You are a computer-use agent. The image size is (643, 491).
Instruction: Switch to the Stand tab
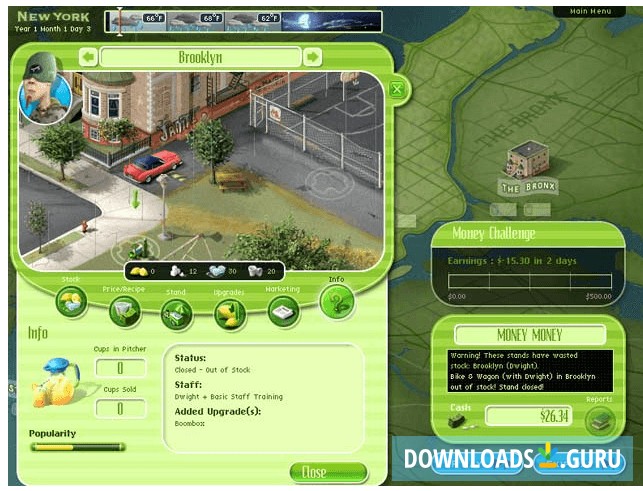coord(177,314)
